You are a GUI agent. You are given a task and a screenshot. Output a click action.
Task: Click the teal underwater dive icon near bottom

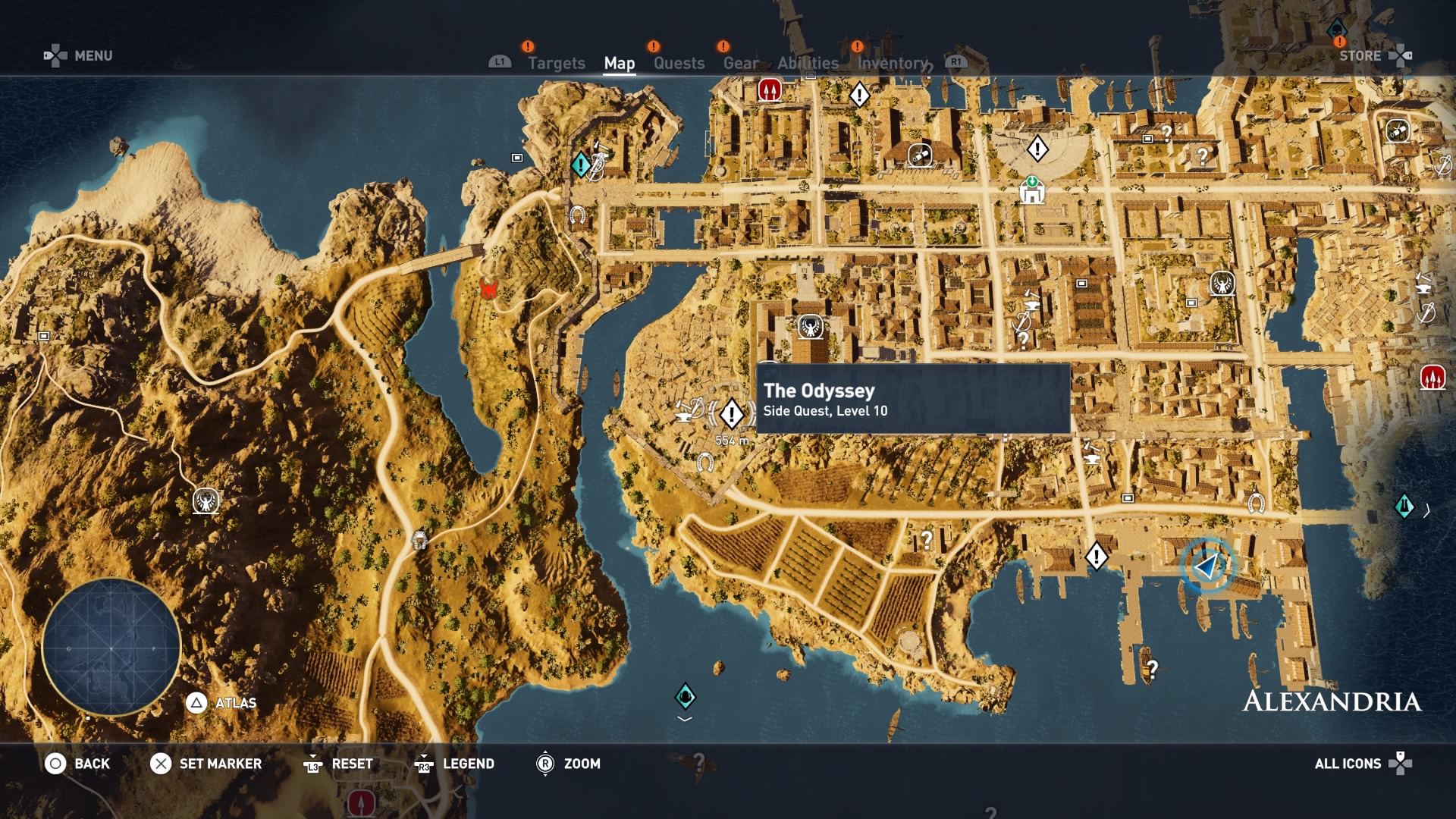pyautogui.click(x=683, y=694)
